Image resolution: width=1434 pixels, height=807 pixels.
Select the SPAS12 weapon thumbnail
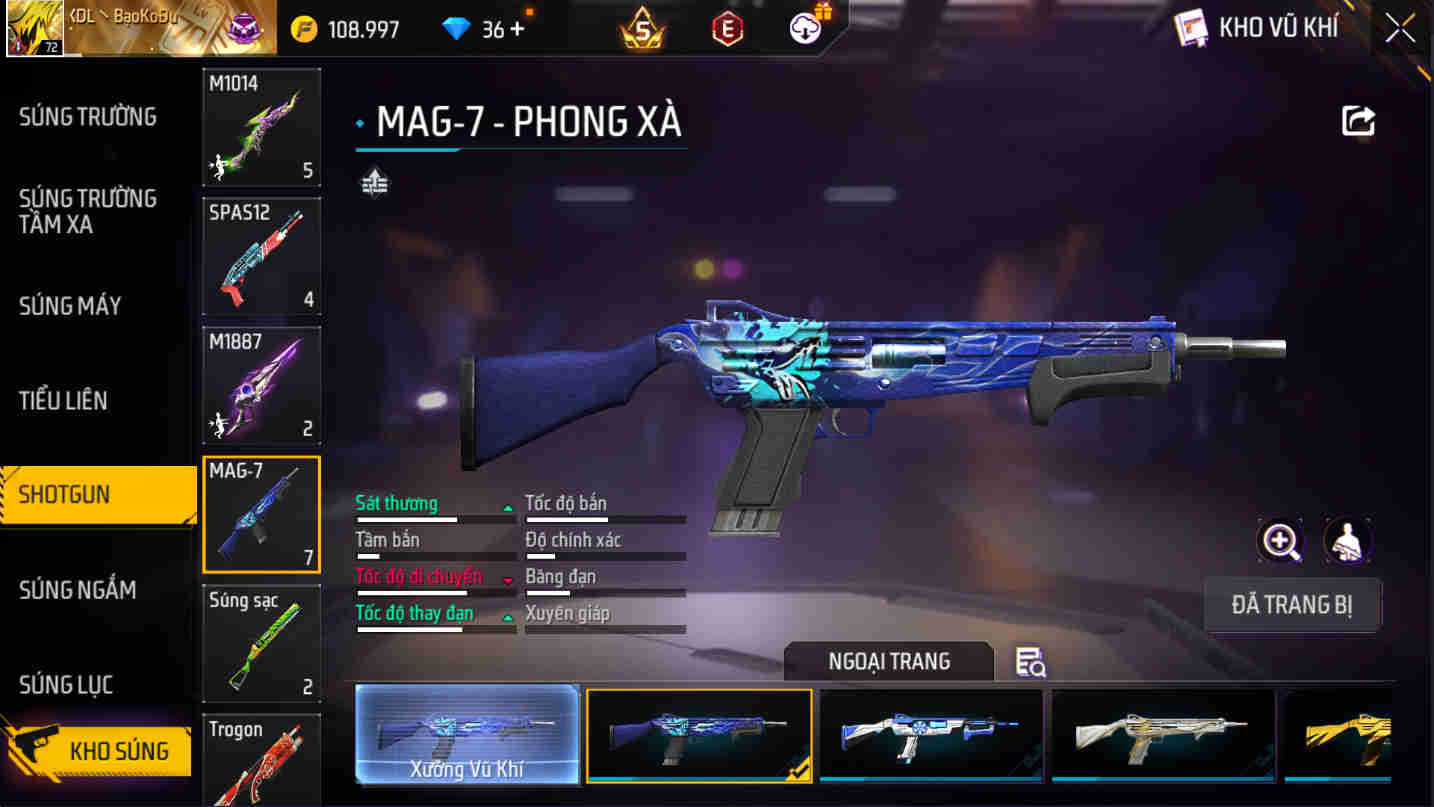coord(261,256)
